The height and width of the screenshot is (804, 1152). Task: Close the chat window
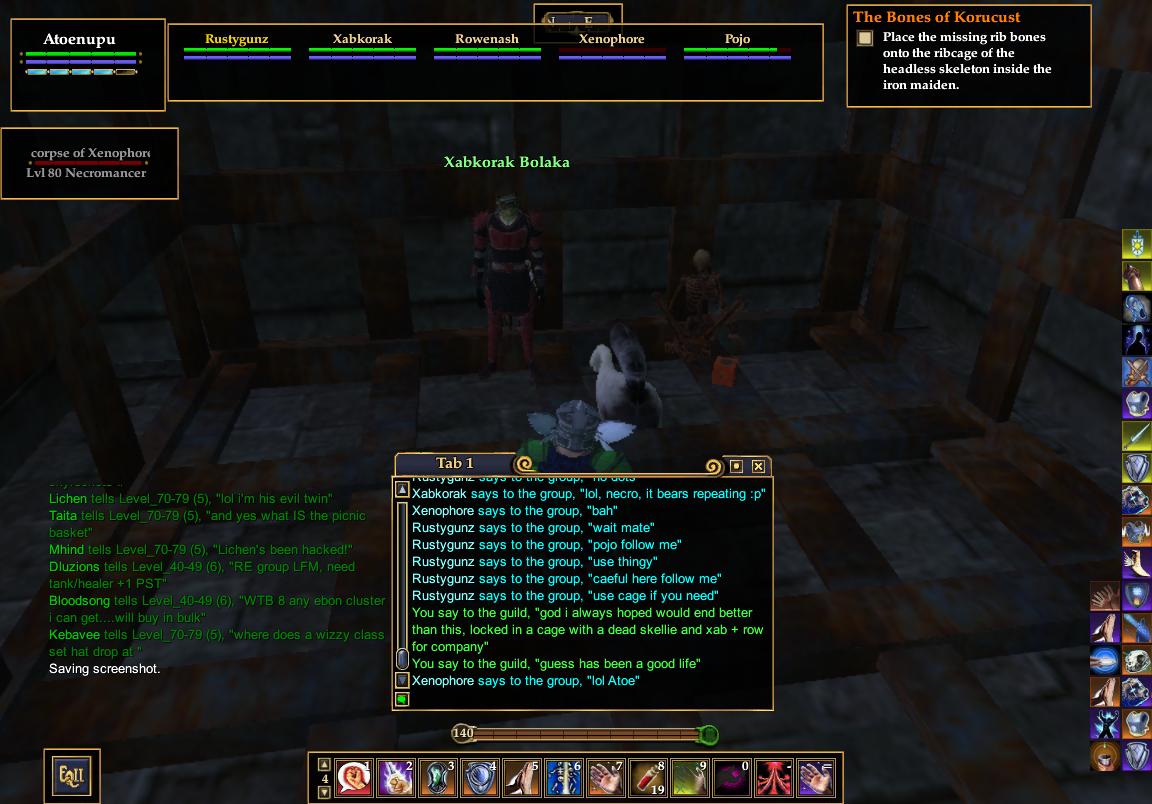pos(759,466)
